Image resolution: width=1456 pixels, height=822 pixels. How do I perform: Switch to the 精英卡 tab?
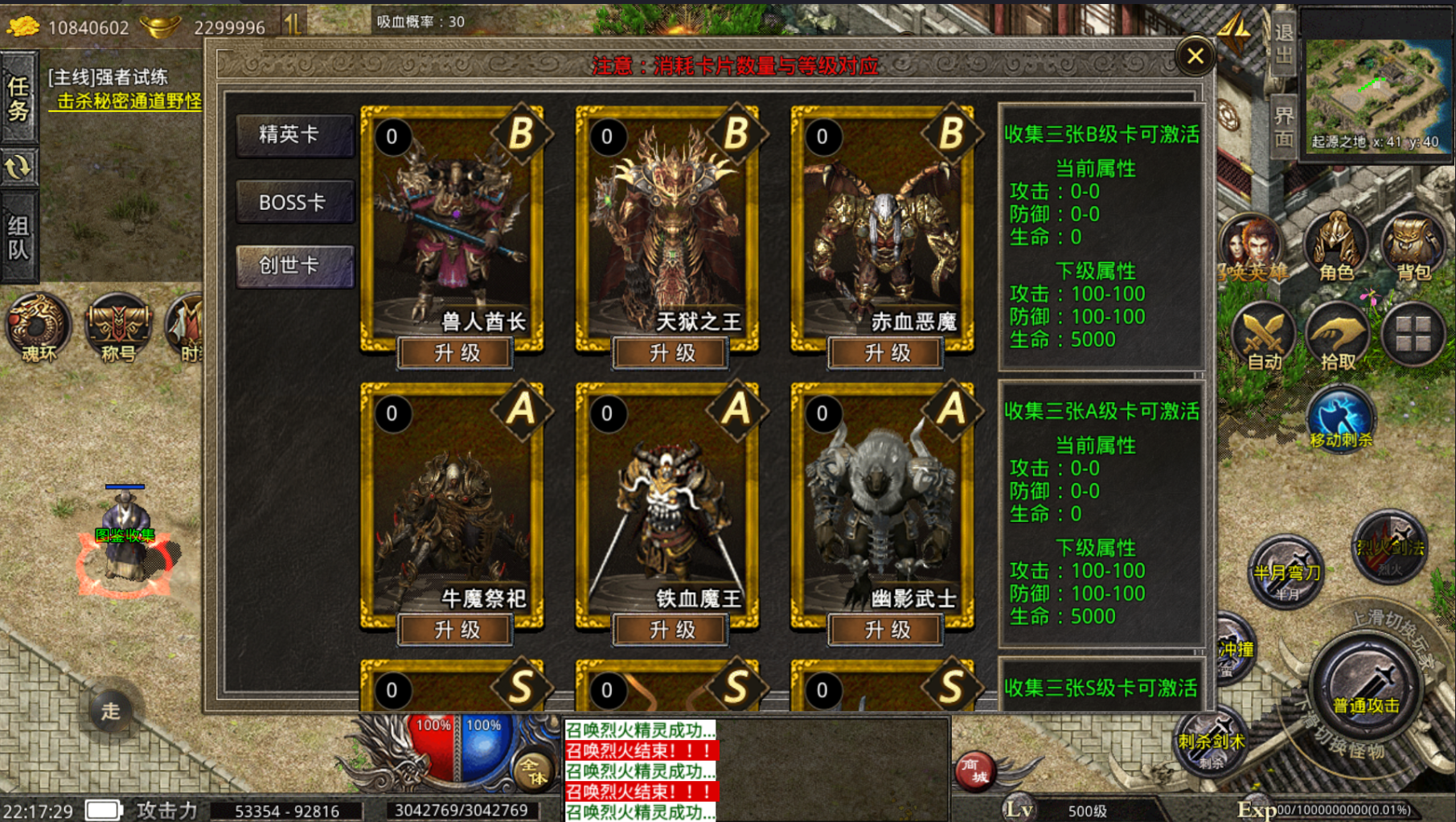click(294, 135)
